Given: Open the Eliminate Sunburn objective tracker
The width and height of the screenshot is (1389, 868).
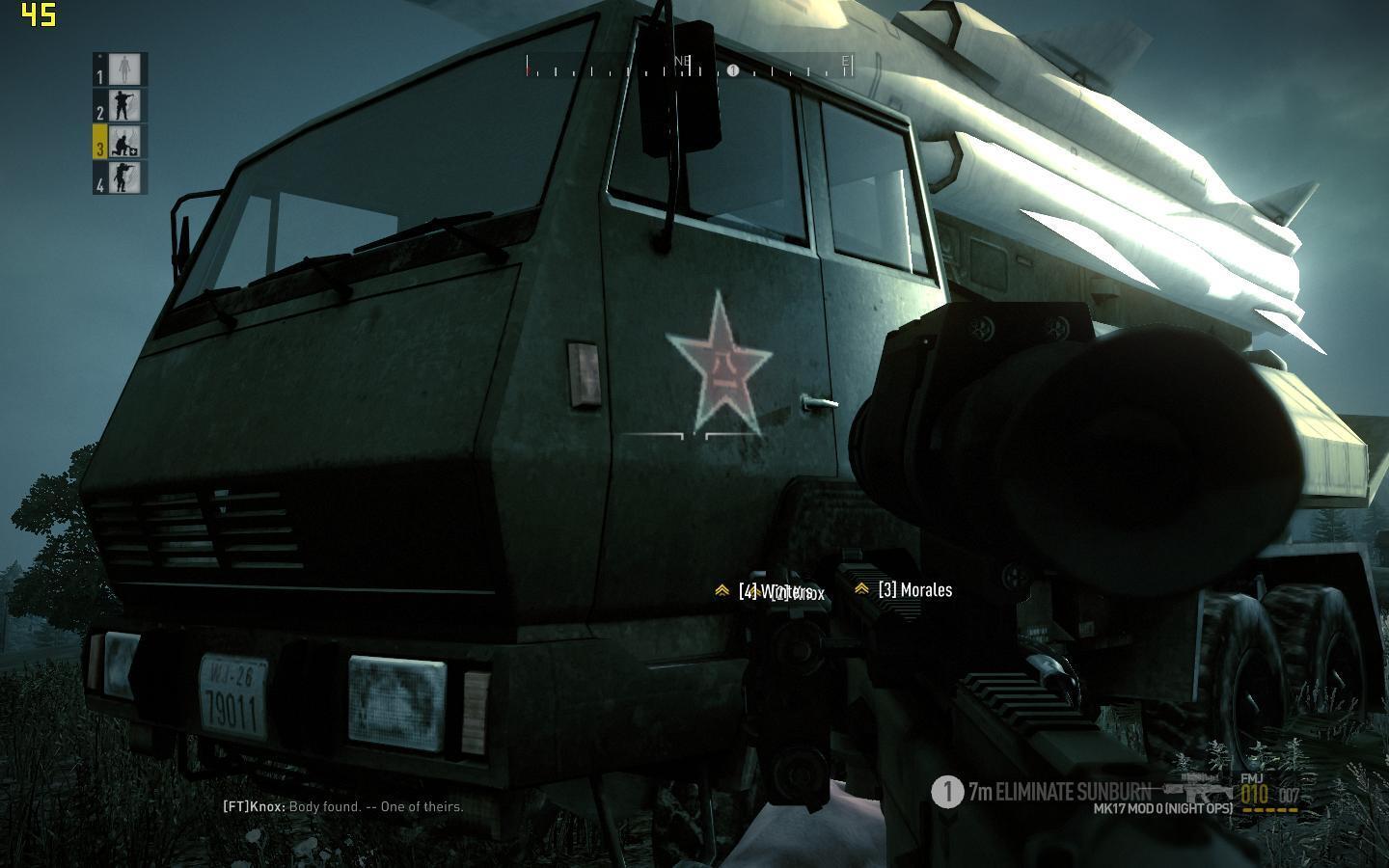Looking at the screenshot, I should coord(1042,792).
